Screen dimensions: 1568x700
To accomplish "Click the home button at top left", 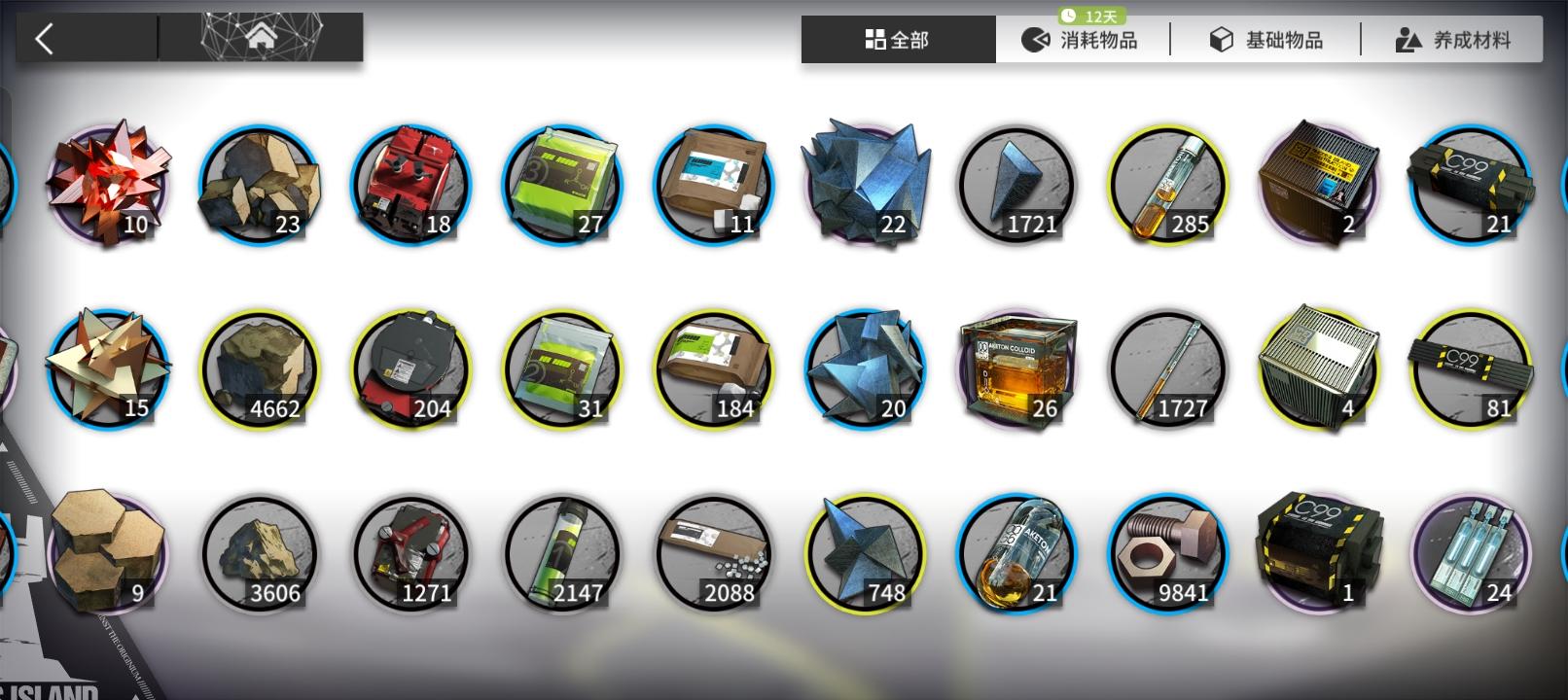I will 261,37.
